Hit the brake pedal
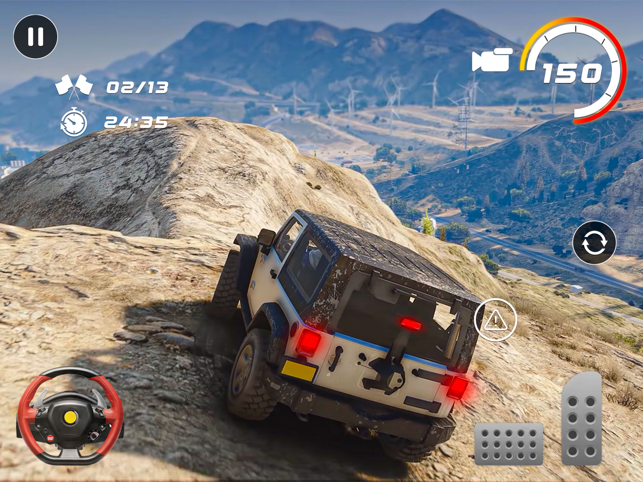The image size is (643, 482). [x=508, y=444]
